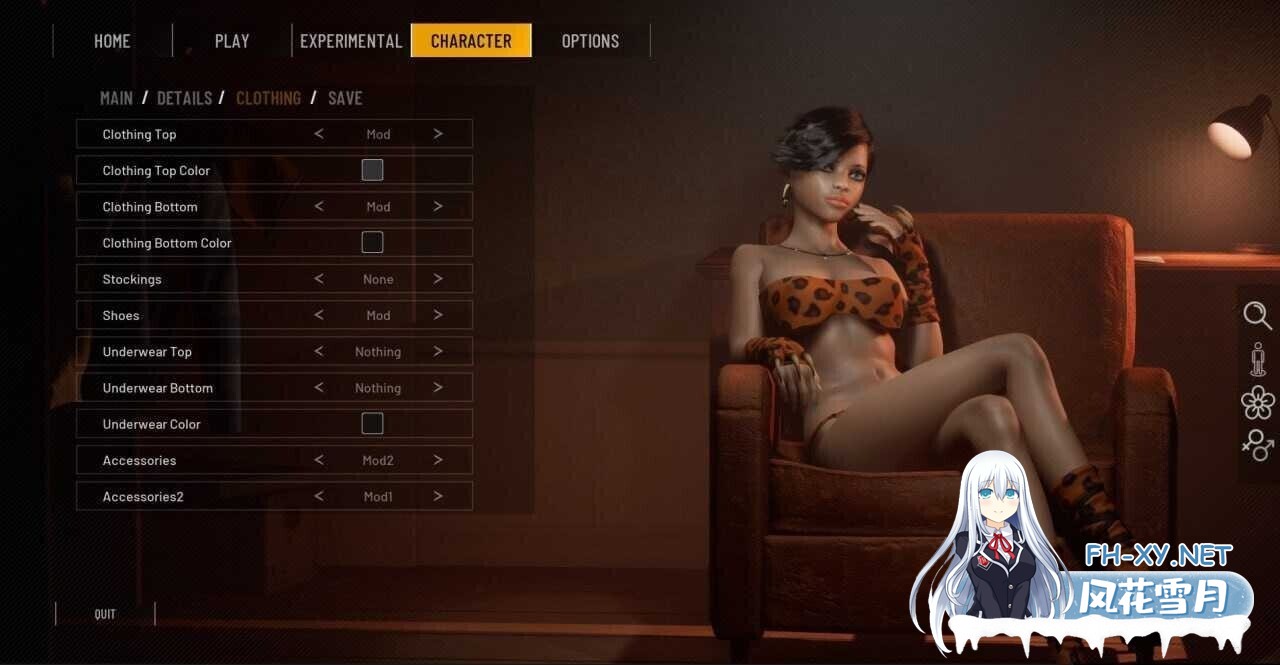Click the magnifying glass zoom icon

[1257, 316]
